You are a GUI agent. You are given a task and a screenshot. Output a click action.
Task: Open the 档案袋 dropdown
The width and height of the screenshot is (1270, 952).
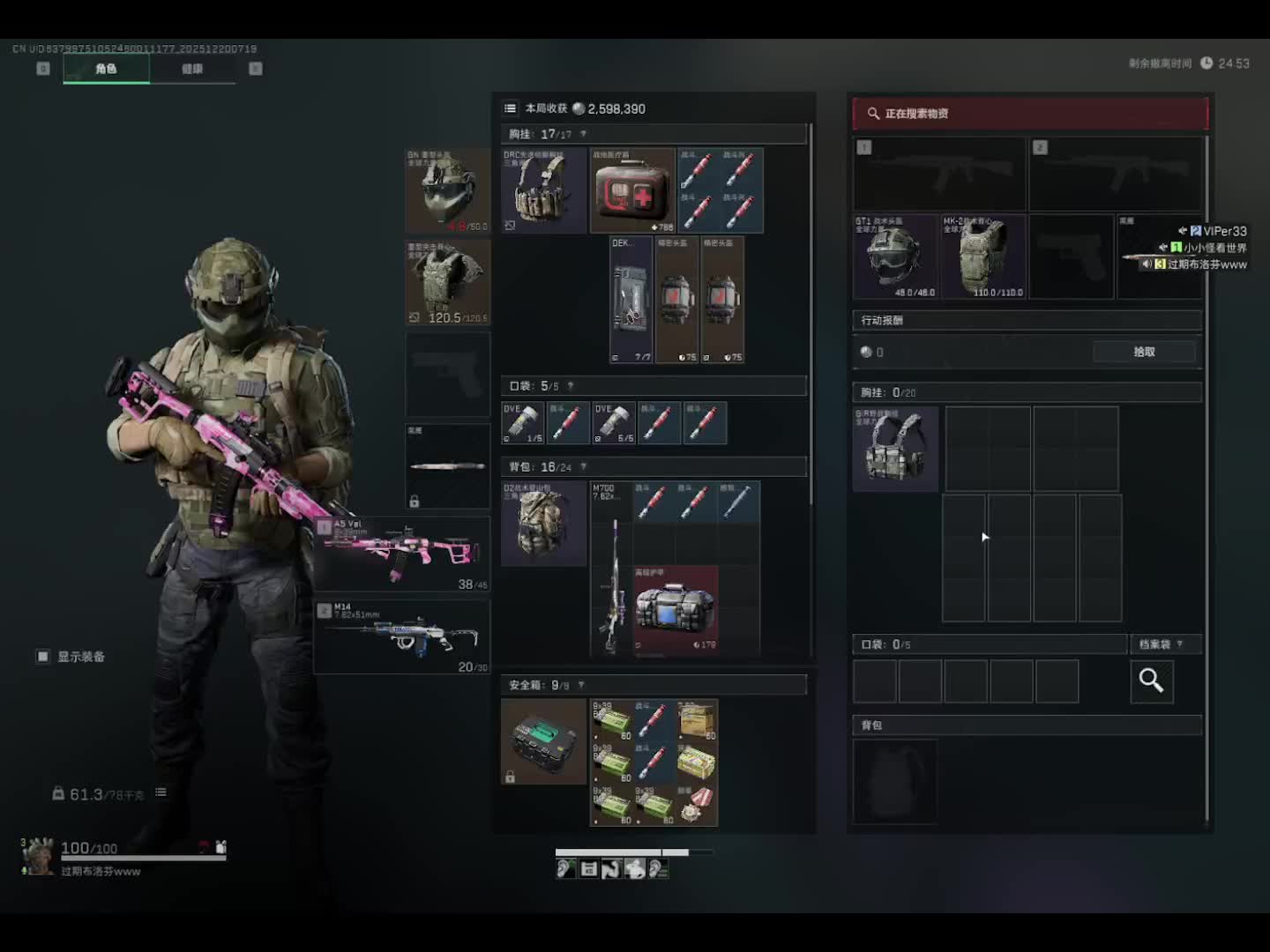(x=1159, y=644)
